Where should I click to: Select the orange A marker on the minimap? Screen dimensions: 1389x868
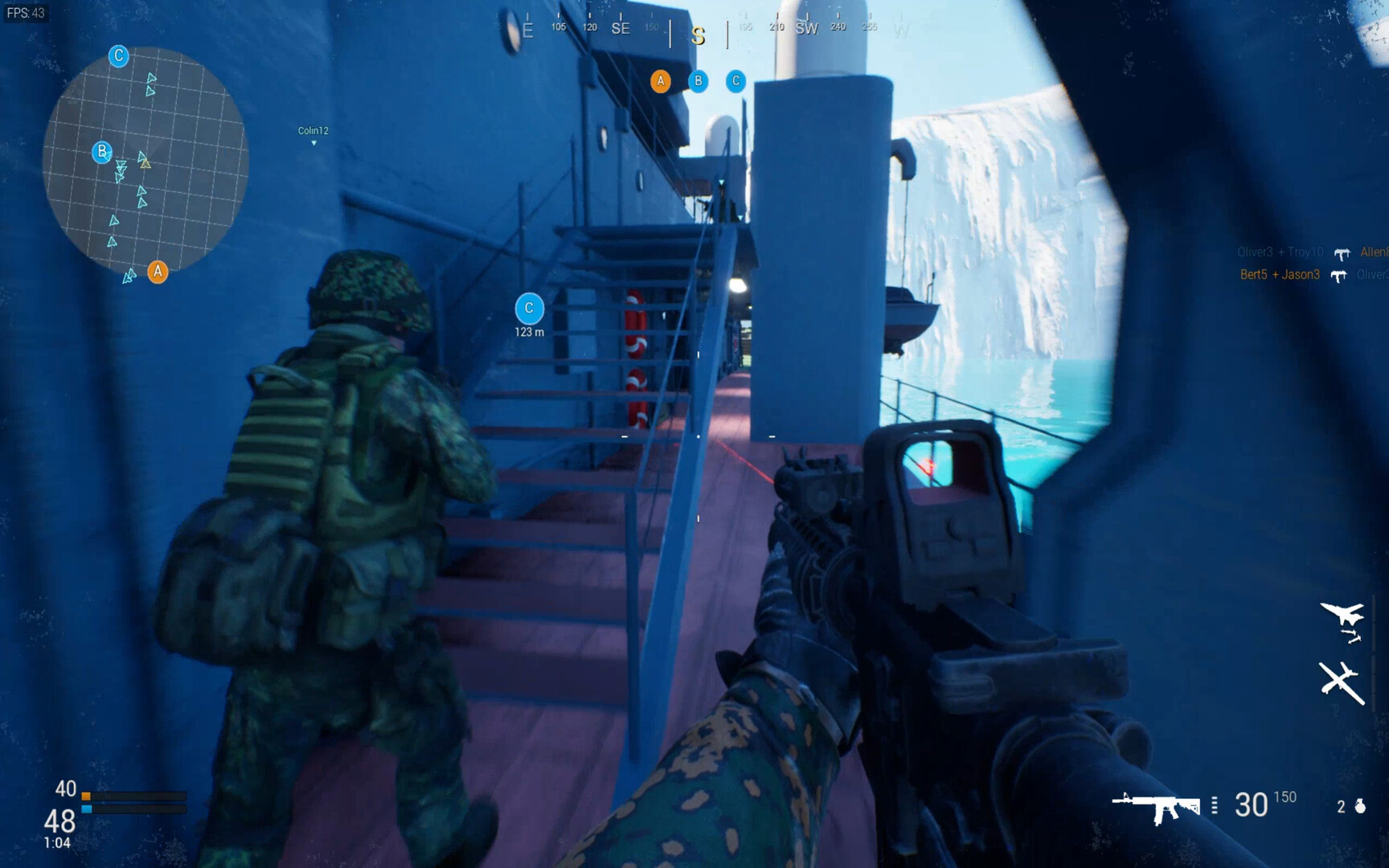pos(158,272)
